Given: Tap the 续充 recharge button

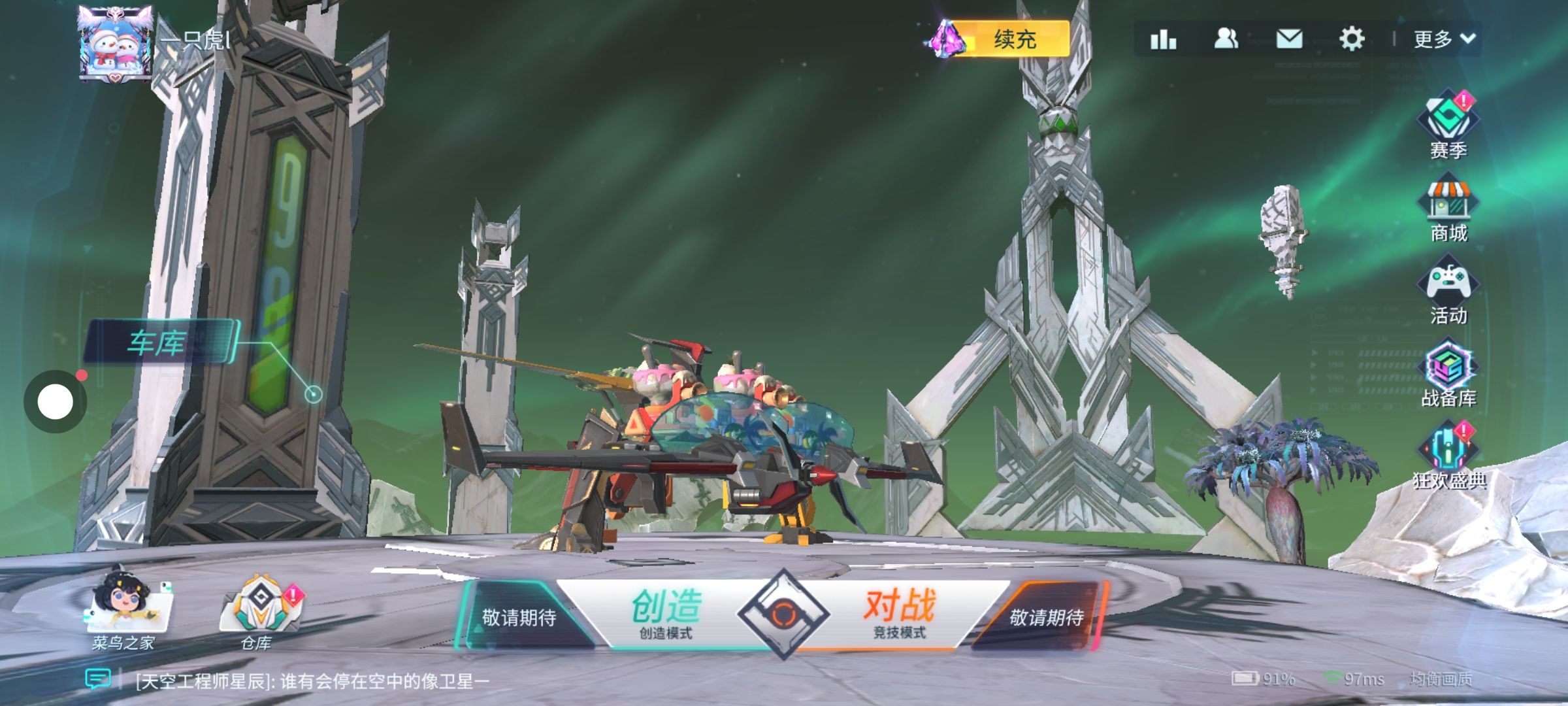Looking at the screenshot, I should click(1013, 39).
